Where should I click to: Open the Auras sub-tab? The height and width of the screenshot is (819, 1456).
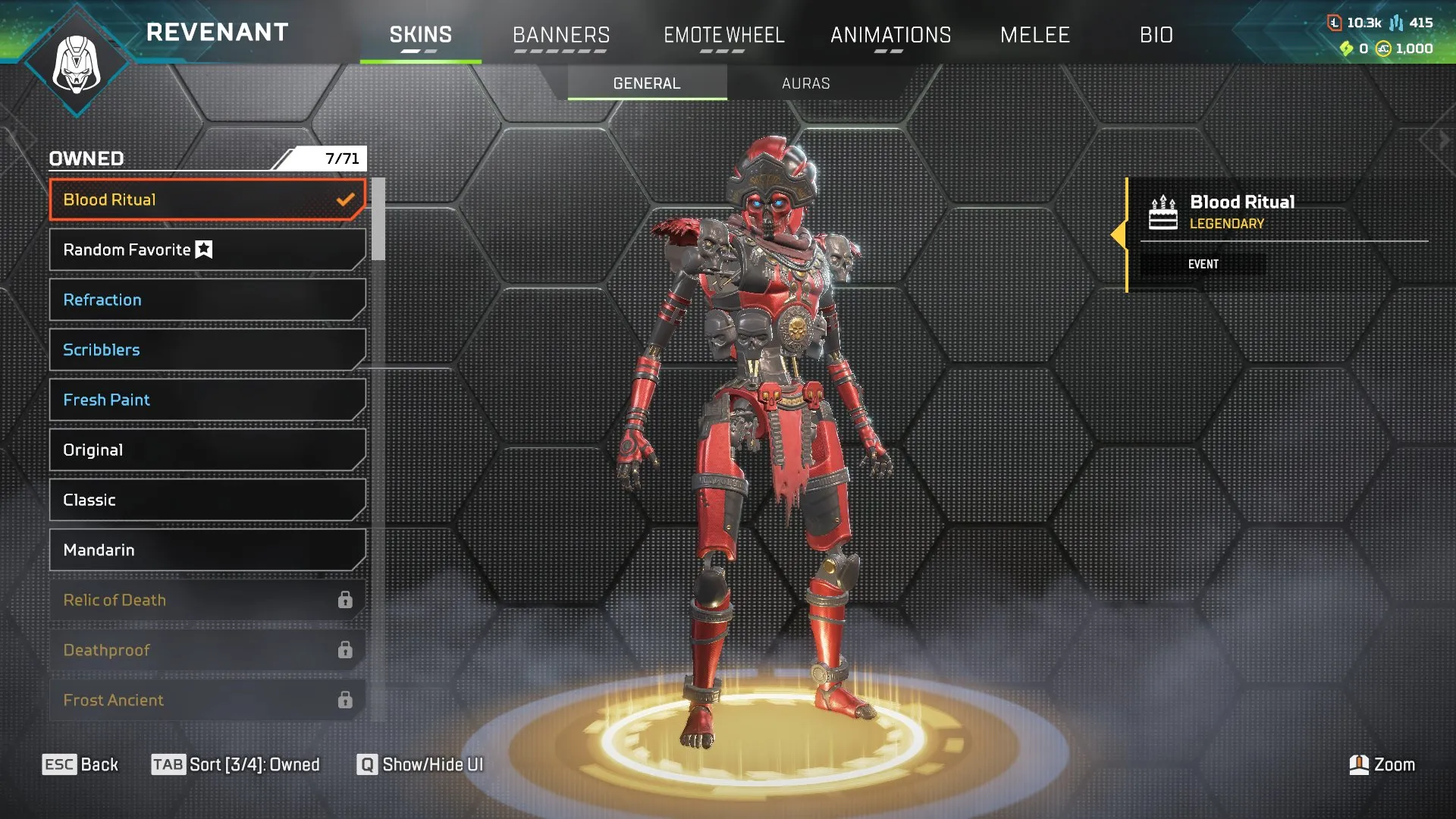point(806,83)
